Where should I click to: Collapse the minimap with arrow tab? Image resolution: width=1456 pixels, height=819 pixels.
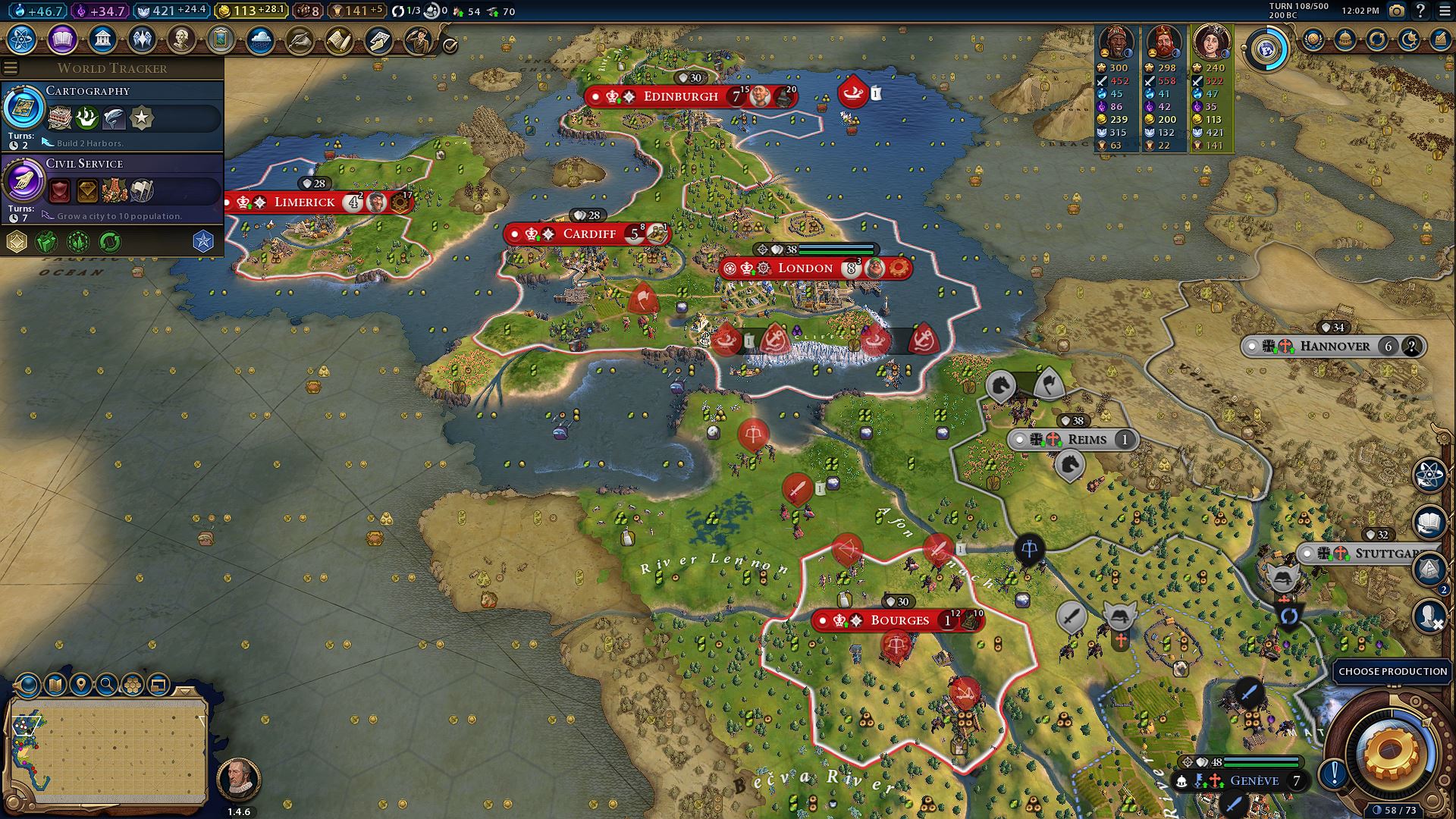(x=185, y=691)
